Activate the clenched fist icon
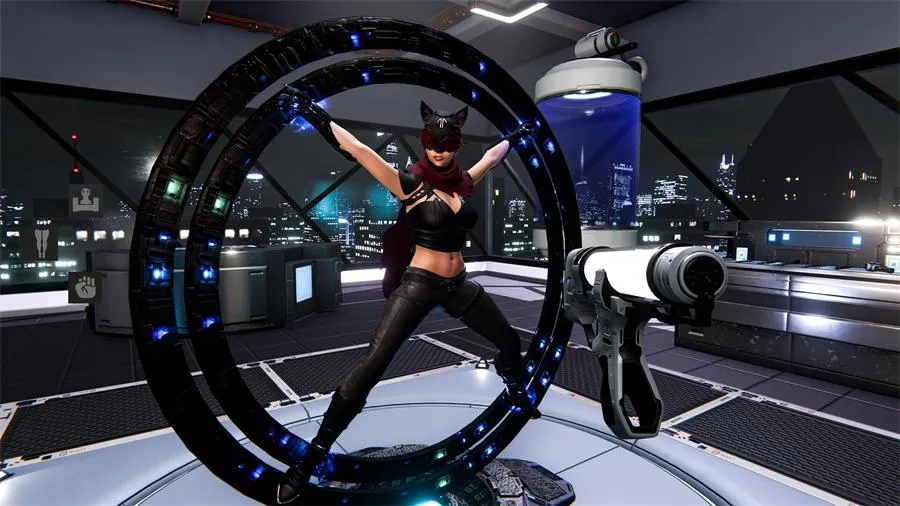Viewport: 900px width, 506px height. pyautogui.click(x=84, y=287)
